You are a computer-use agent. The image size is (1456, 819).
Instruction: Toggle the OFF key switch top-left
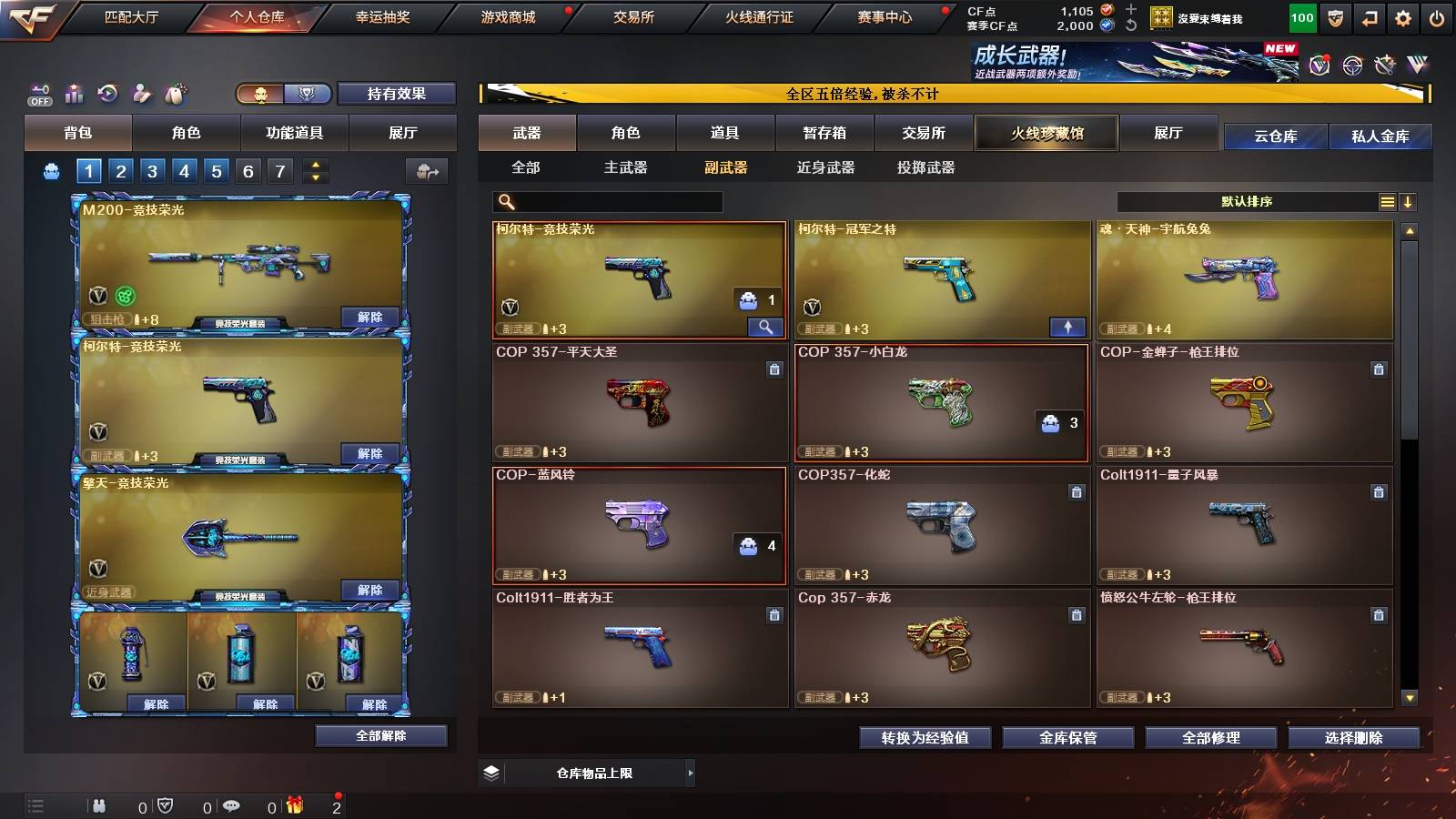pyautogui.click(x=38, y=94)
